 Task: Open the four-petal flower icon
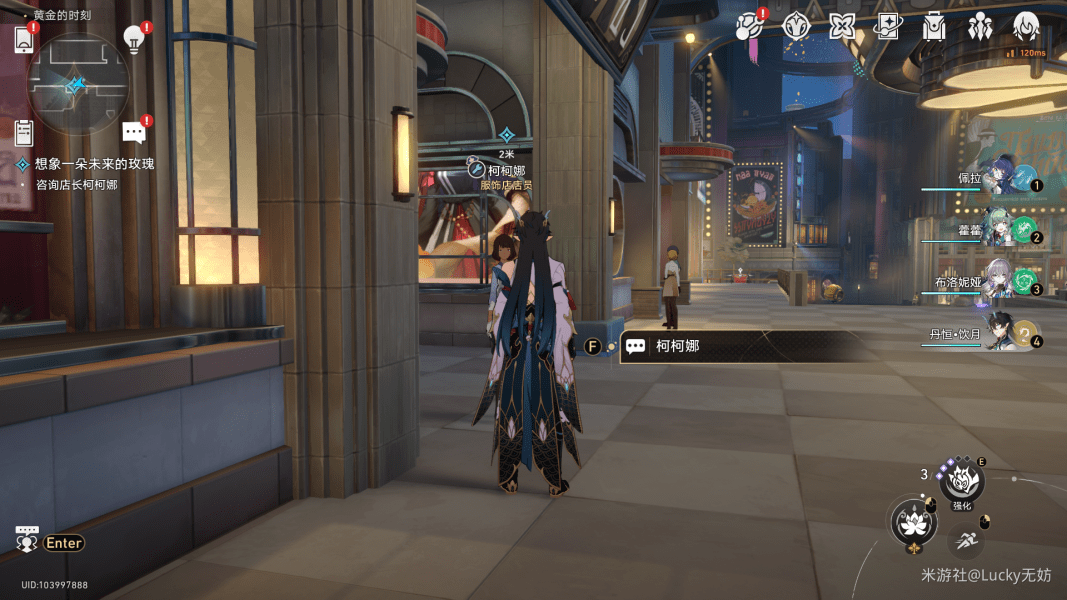click(842, 26)
